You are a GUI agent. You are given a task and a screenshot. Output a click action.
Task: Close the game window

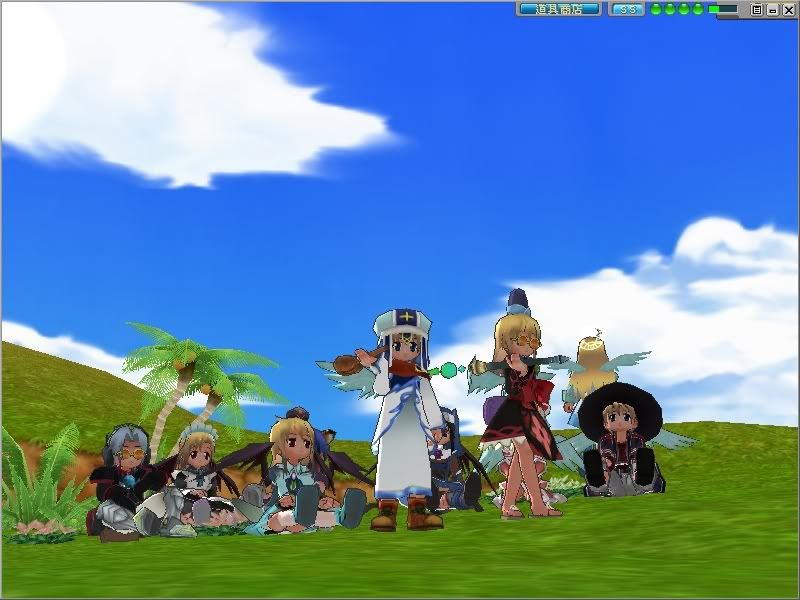[788, 9]
